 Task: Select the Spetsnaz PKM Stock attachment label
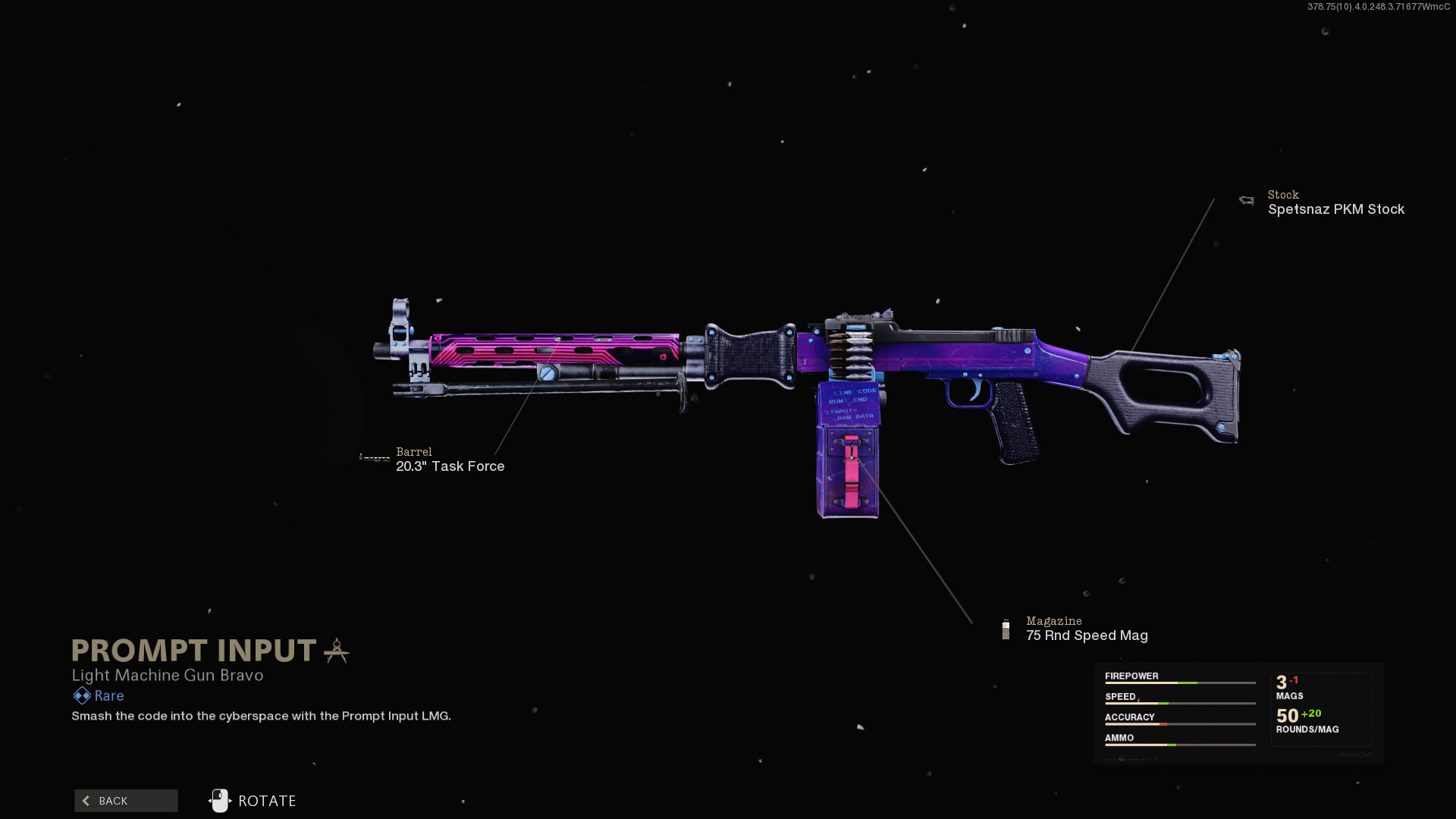[x=1335, y=209]
